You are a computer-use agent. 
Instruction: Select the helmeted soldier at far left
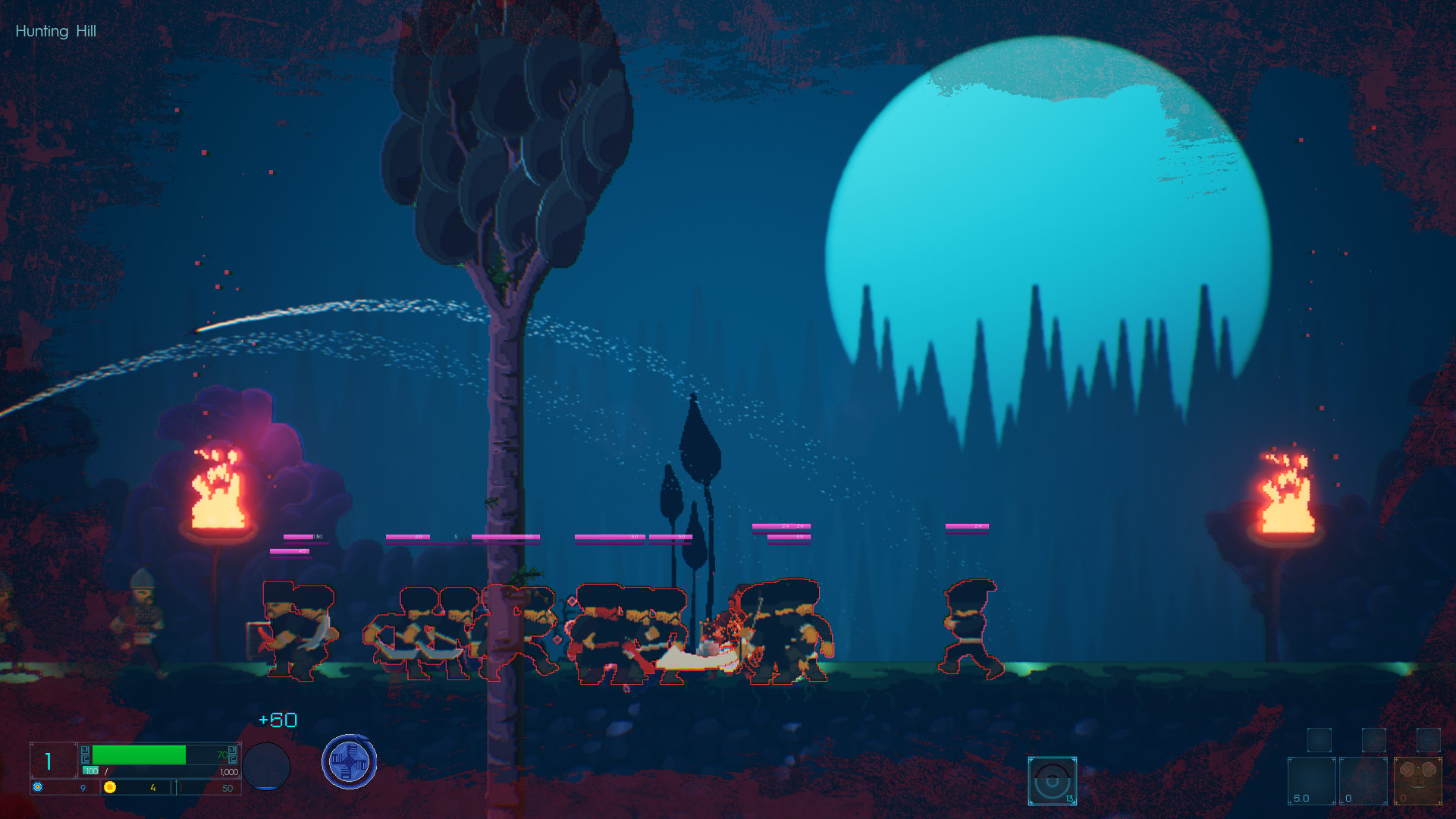point(140,622)
